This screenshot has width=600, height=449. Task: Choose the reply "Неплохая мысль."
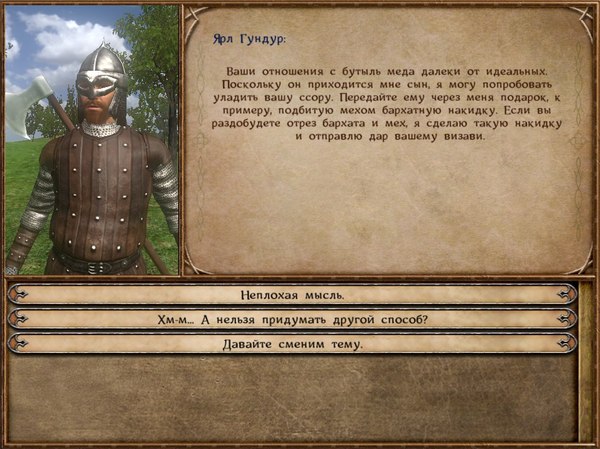tap(292, 295)
